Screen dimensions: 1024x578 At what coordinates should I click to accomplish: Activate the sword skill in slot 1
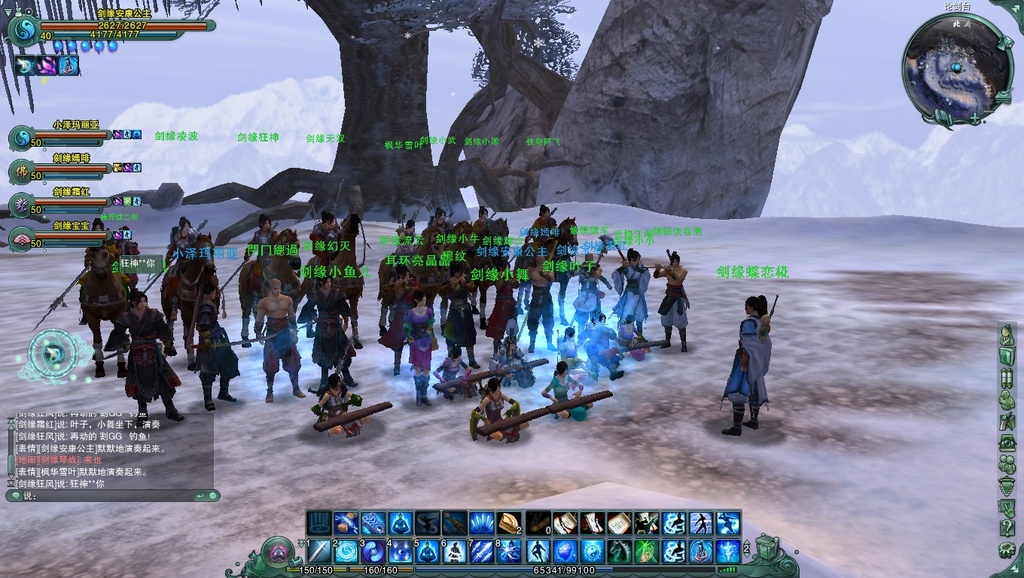click(319, 551)
